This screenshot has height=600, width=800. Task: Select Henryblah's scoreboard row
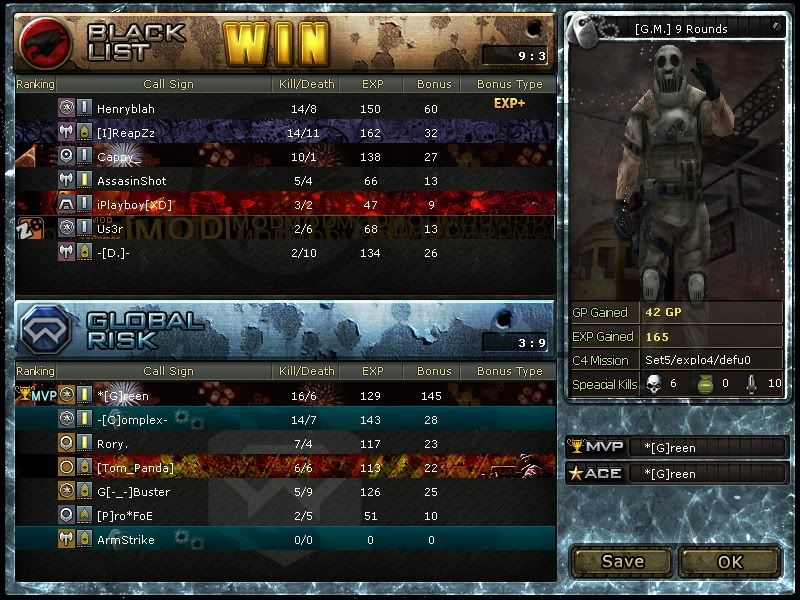pos(285,108)
